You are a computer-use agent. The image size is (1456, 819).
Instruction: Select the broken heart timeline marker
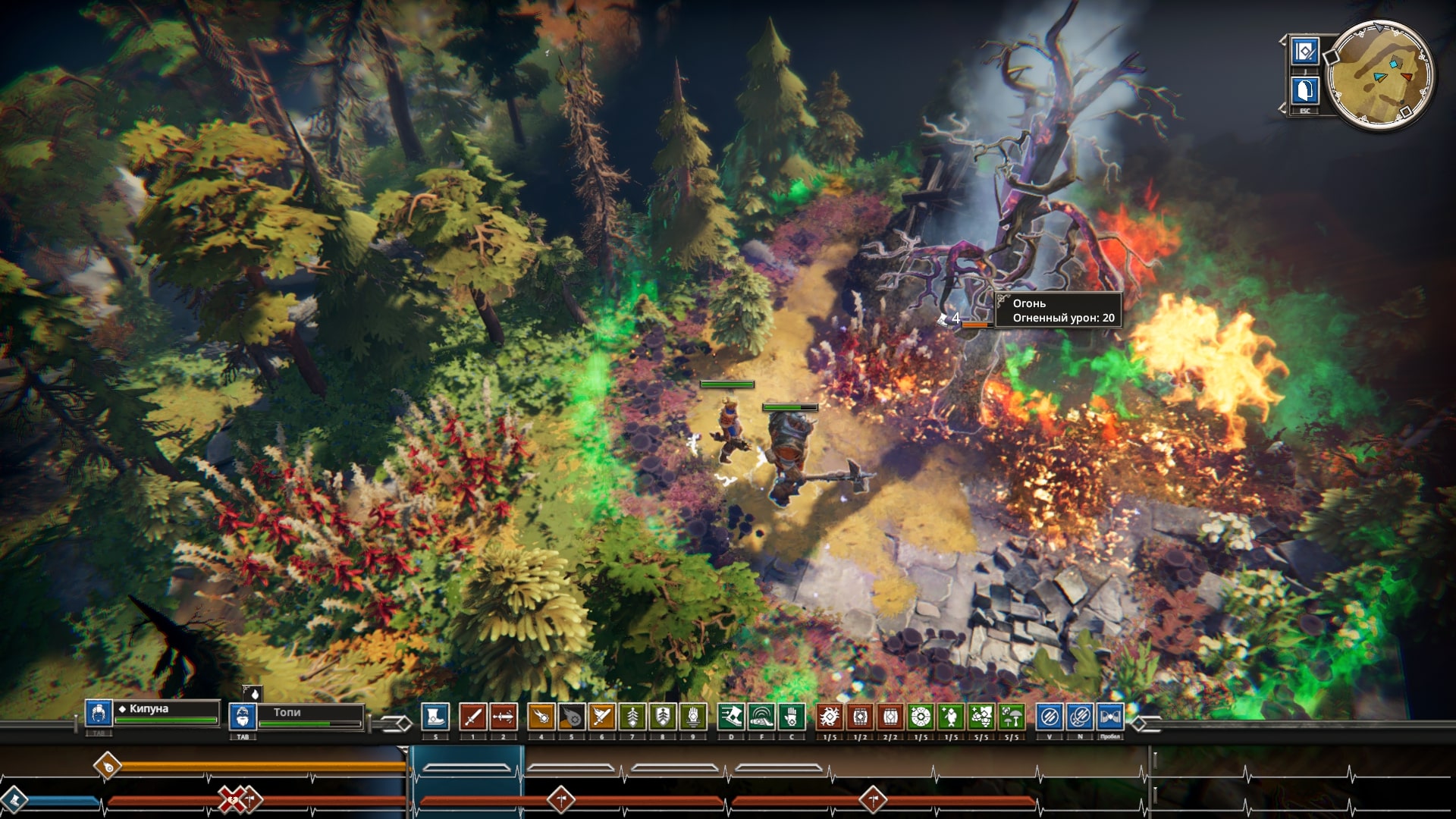pyautogui.click(x=231, y=799)
